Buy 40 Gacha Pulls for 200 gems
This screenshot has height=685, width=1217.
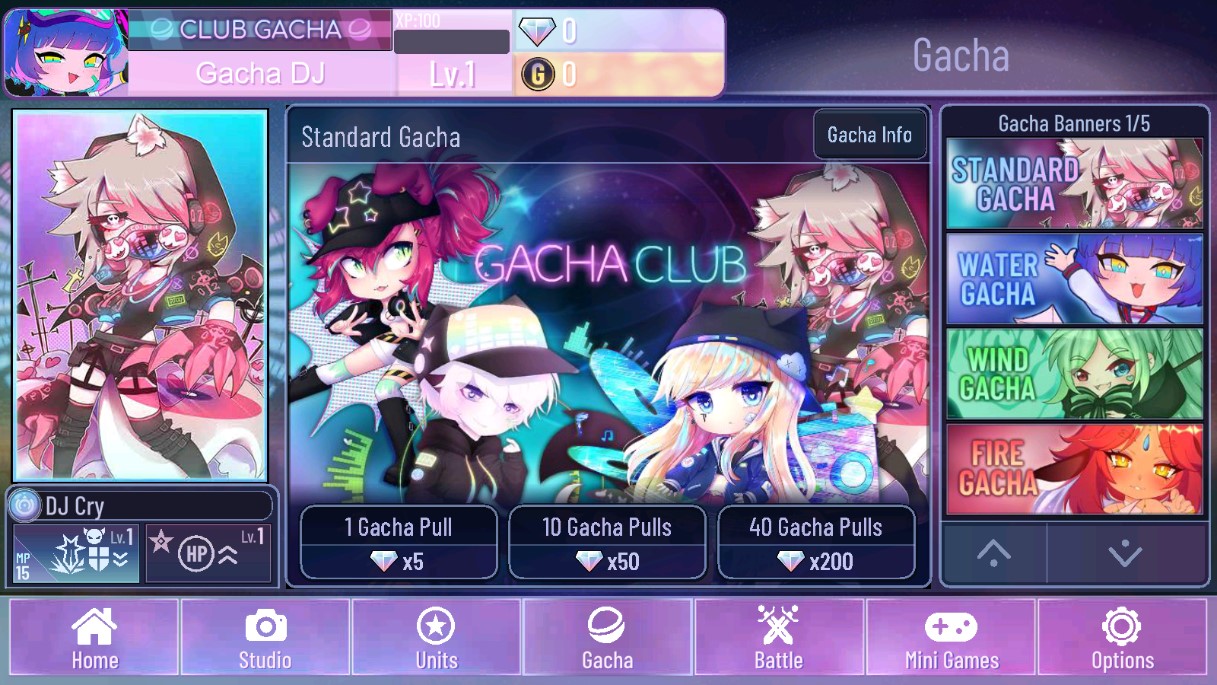(816, 543)
